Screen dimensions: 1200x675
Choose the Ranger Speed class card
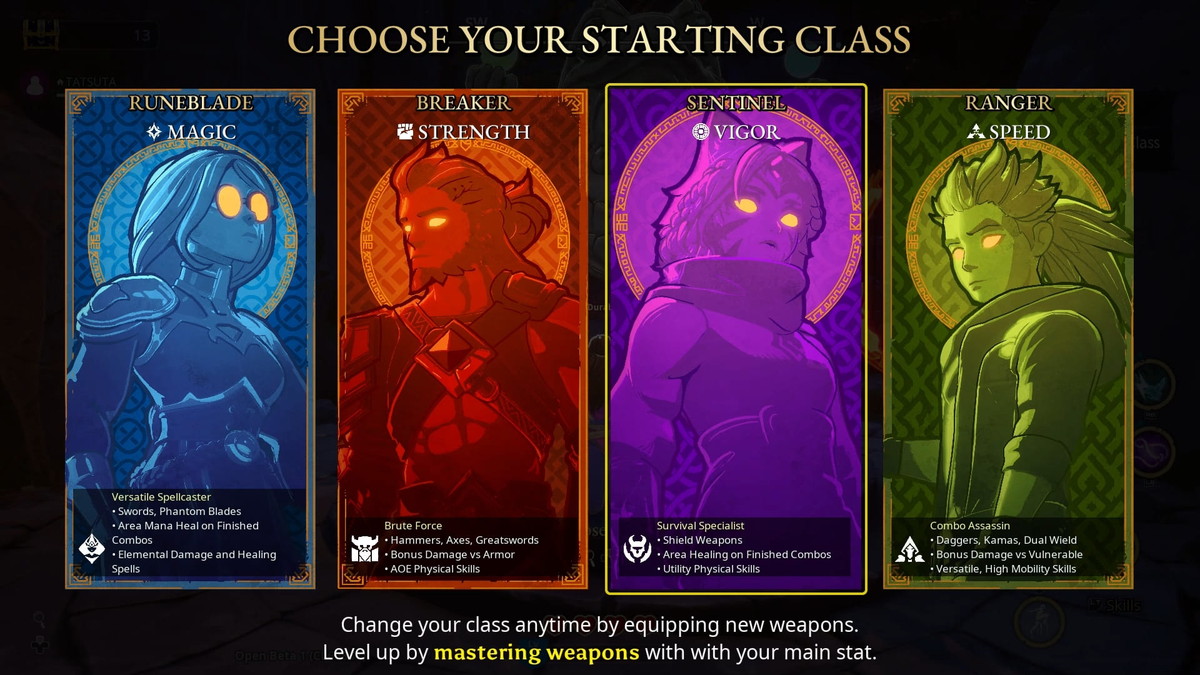click(1008, 338)
